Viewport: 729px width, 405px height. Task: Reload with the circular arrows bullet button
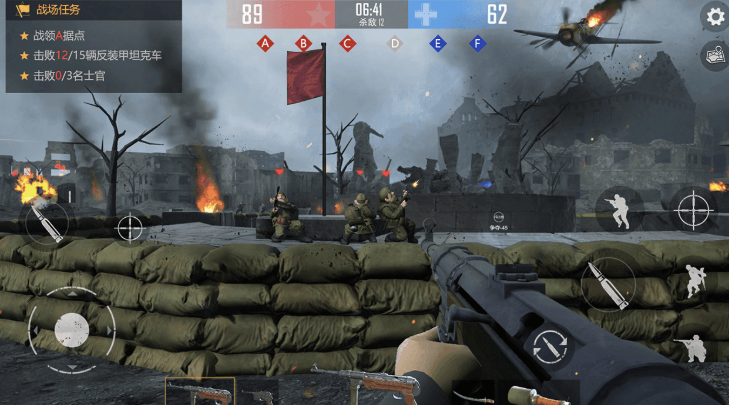(546, 345)
